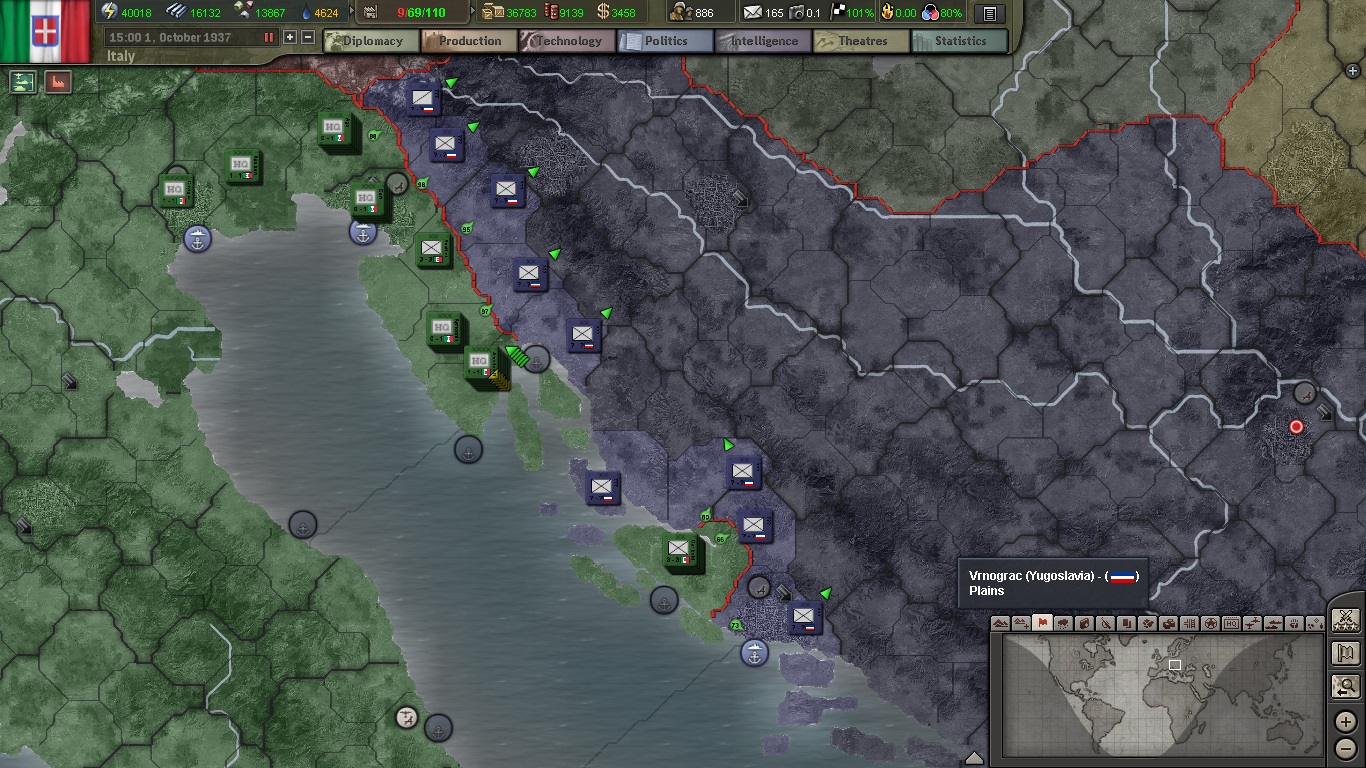Toggle the chart display button under the overview icon
The width and height of the screenshot is (1366, 768).
pos(57,81)
